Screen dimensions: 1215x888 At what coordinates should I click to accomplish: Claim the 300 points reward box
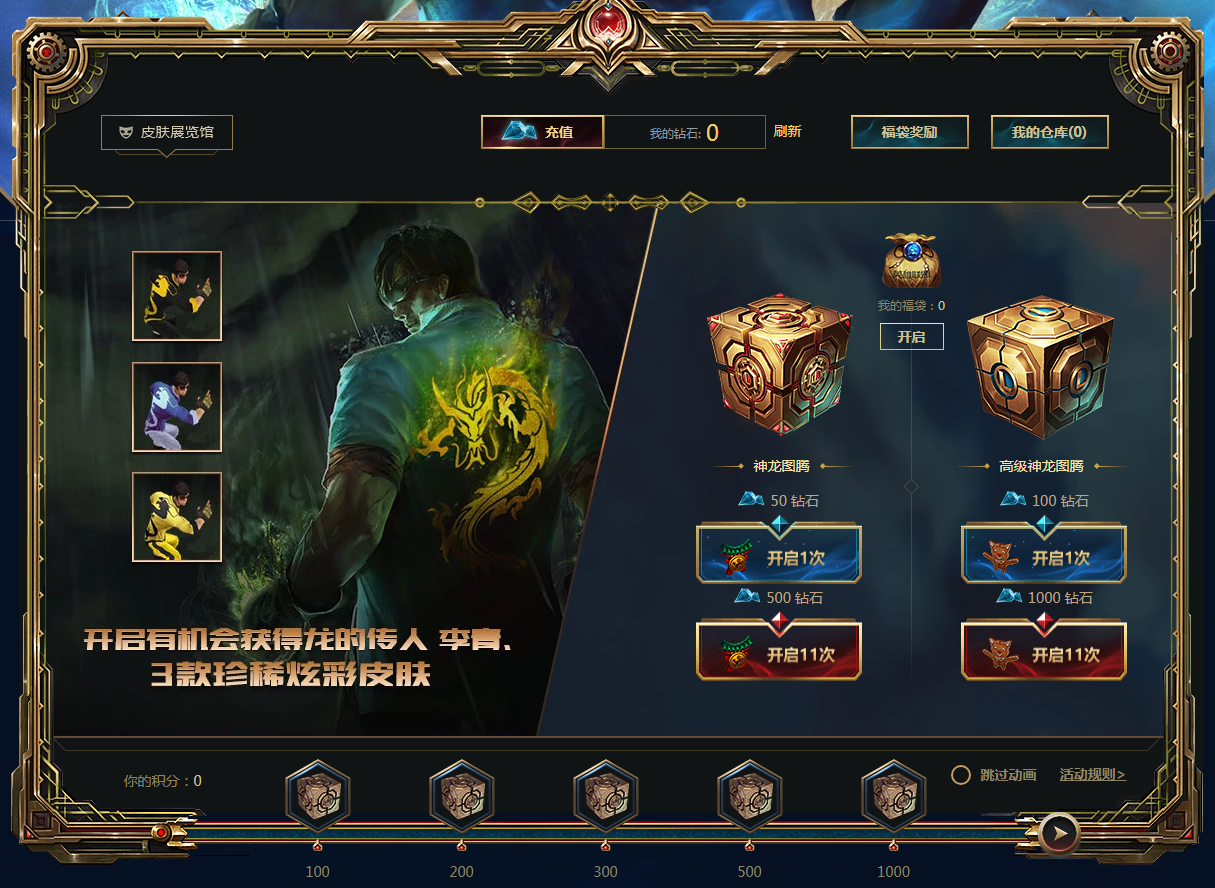(605, 797)
